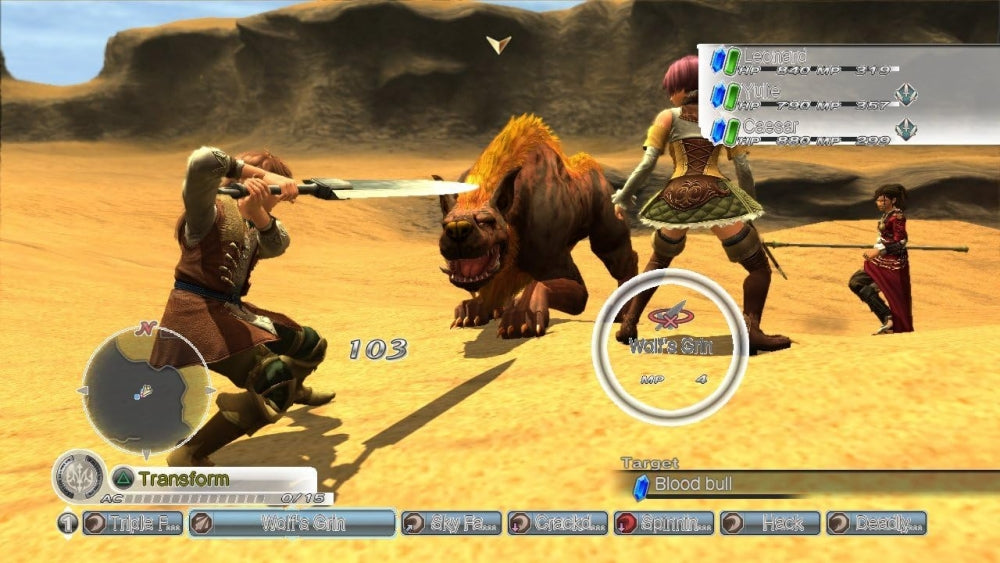The image size is (1000, 563).
Task: Click the knight emblem beside Transform
Action: pyautogui.click(x=78, y=478)
